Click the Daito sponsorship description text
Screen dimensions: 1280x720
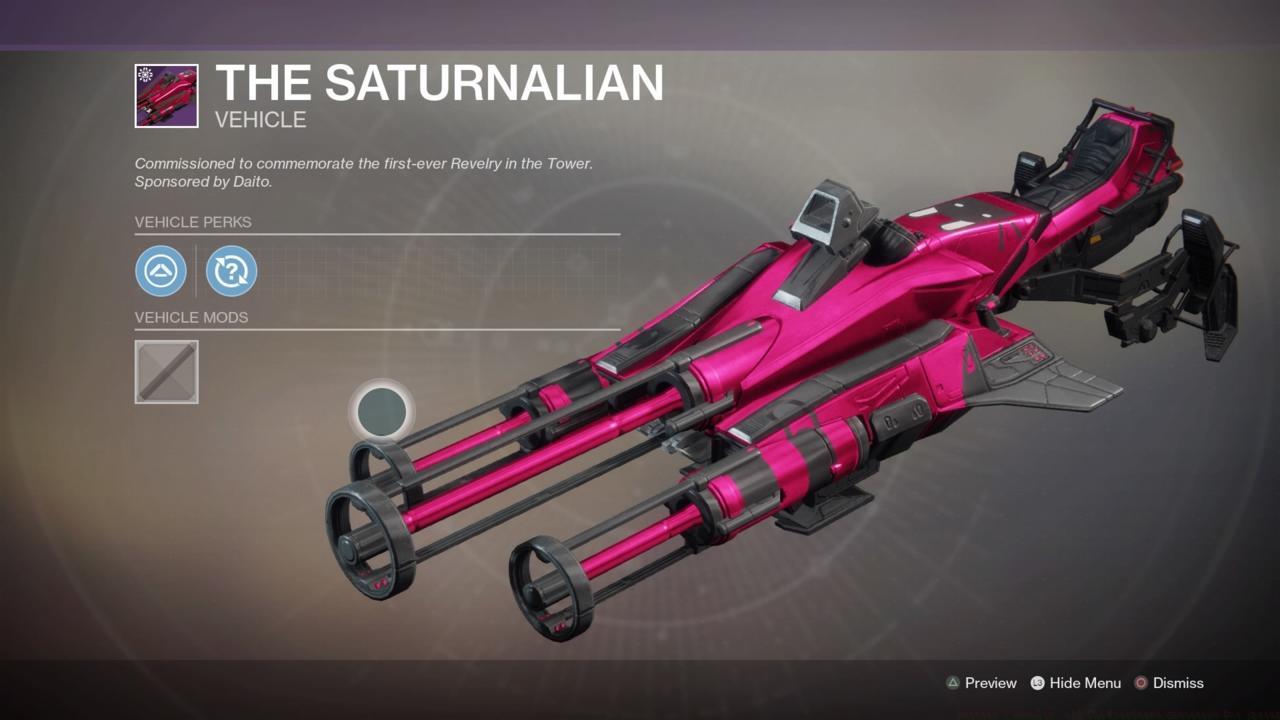[363, 172]
